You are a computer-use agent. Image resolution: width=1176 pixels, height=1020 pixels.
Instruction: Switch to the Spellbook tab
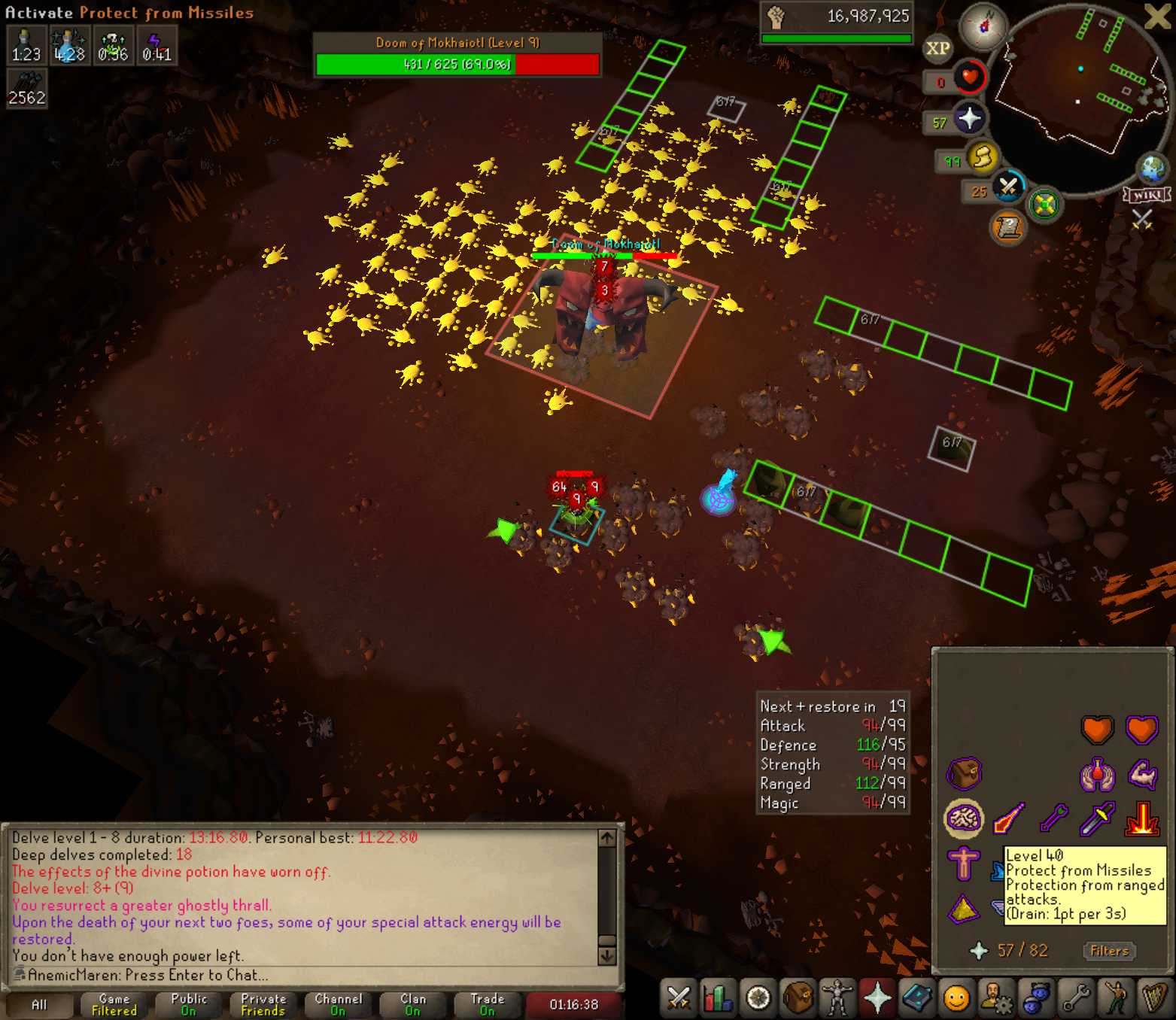pyautogui.click(x=917, y=998)
